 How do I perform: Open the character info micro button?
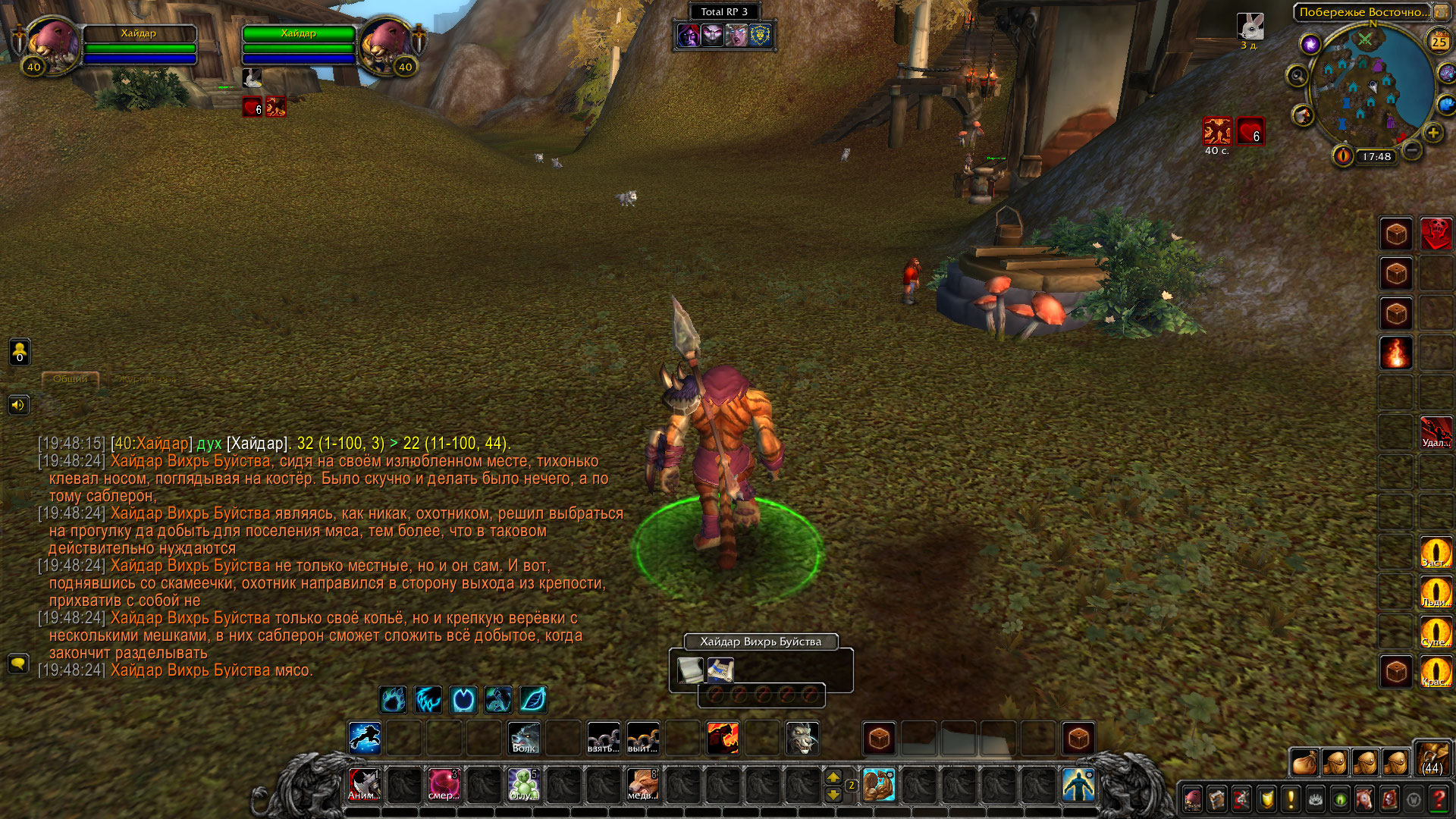(1193, 799)
